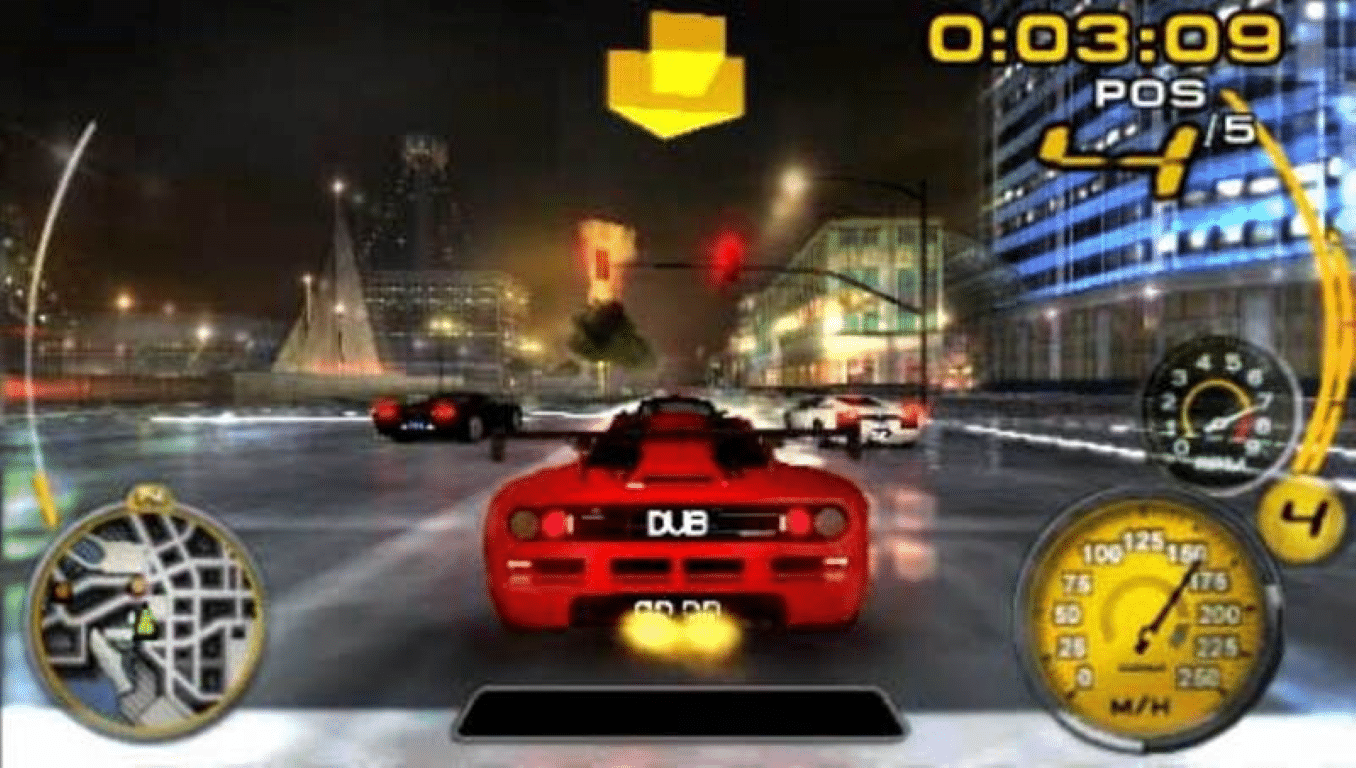Click the orange checkpoint dot on the minimap
The image size is (1356, 768).
pos(138,587)
